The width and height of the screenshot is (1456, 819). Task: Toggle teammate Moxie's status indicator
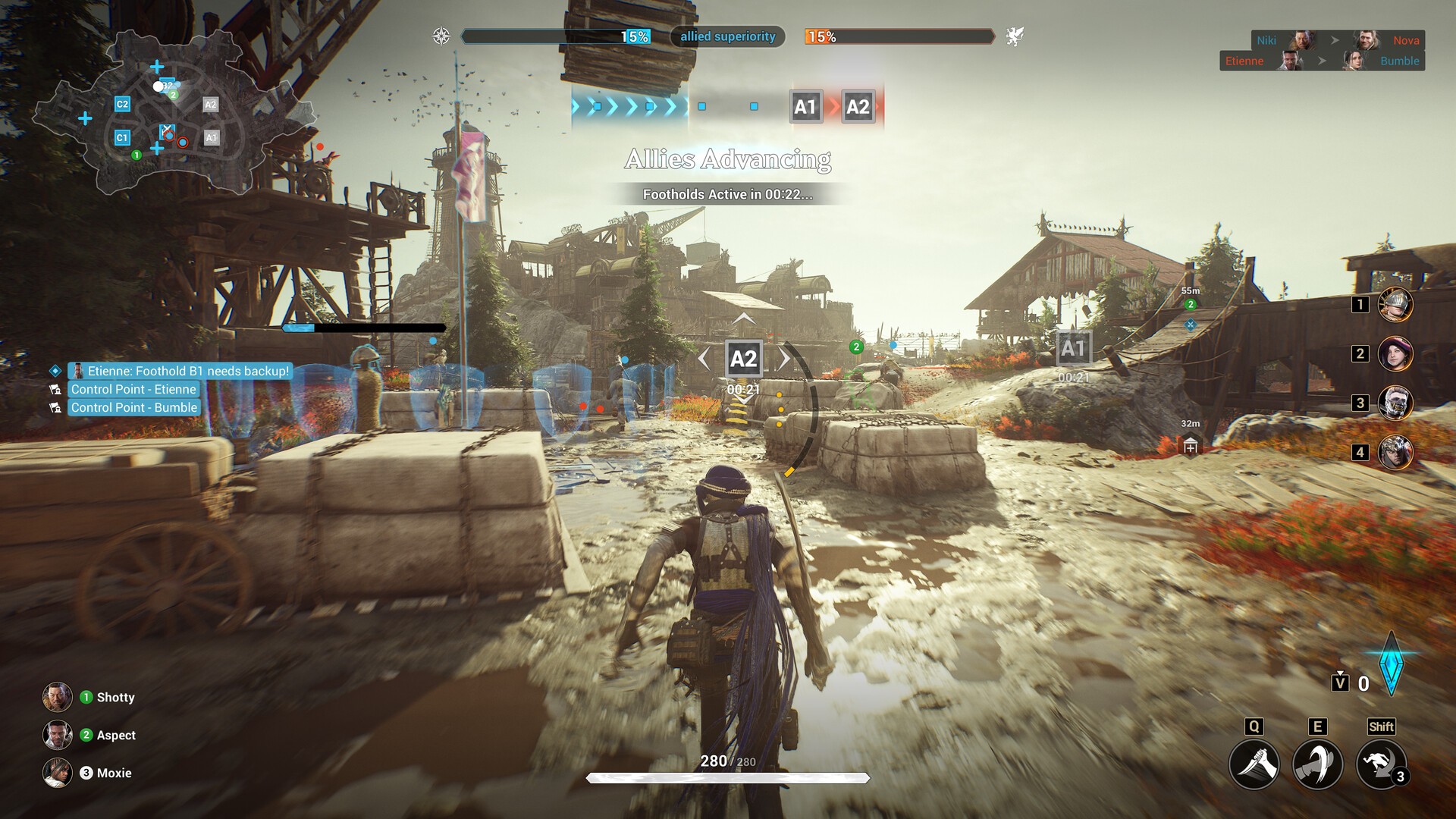point(86,773)
